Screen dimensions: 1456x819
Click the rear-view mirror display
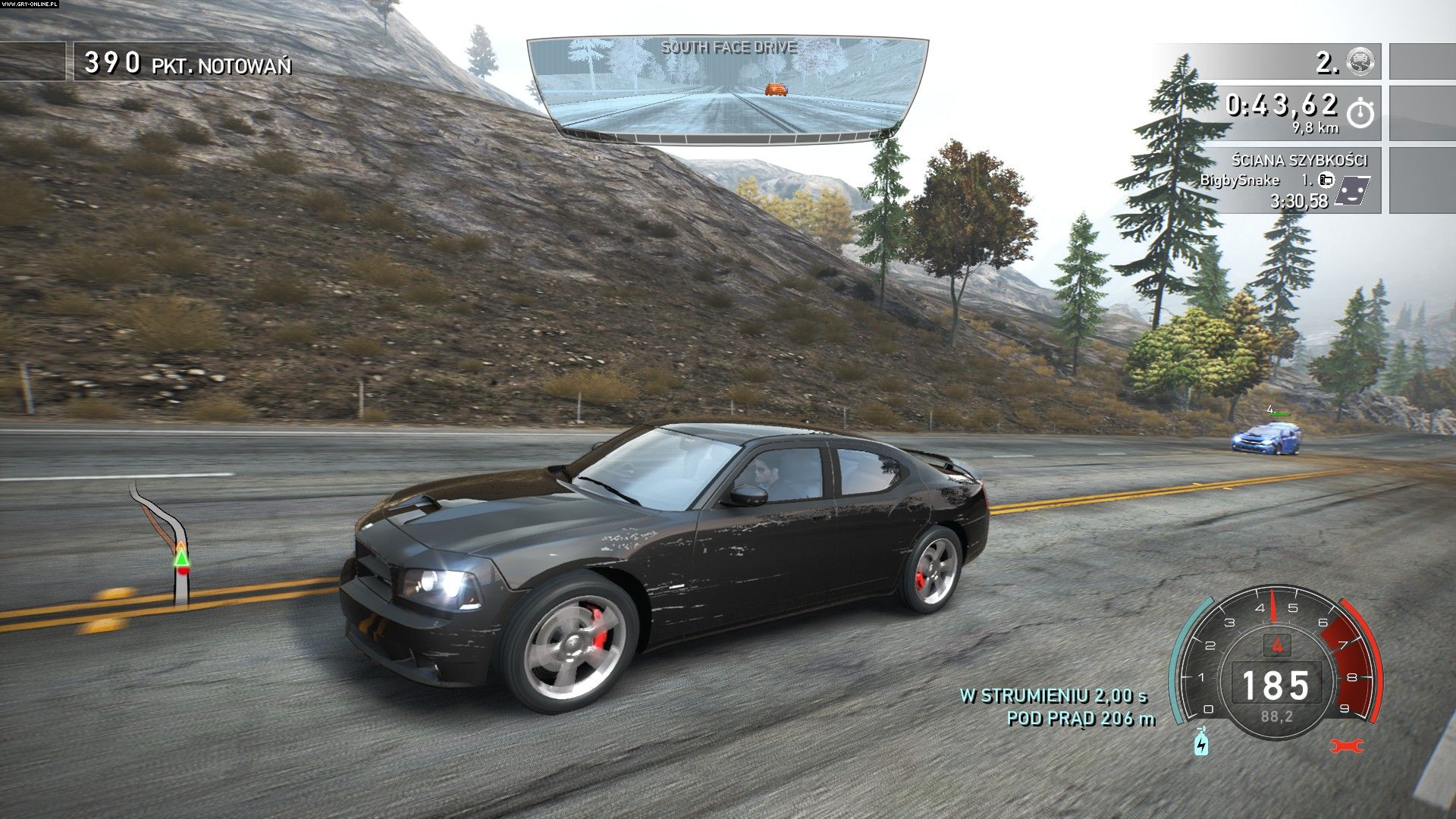(726, 89)
